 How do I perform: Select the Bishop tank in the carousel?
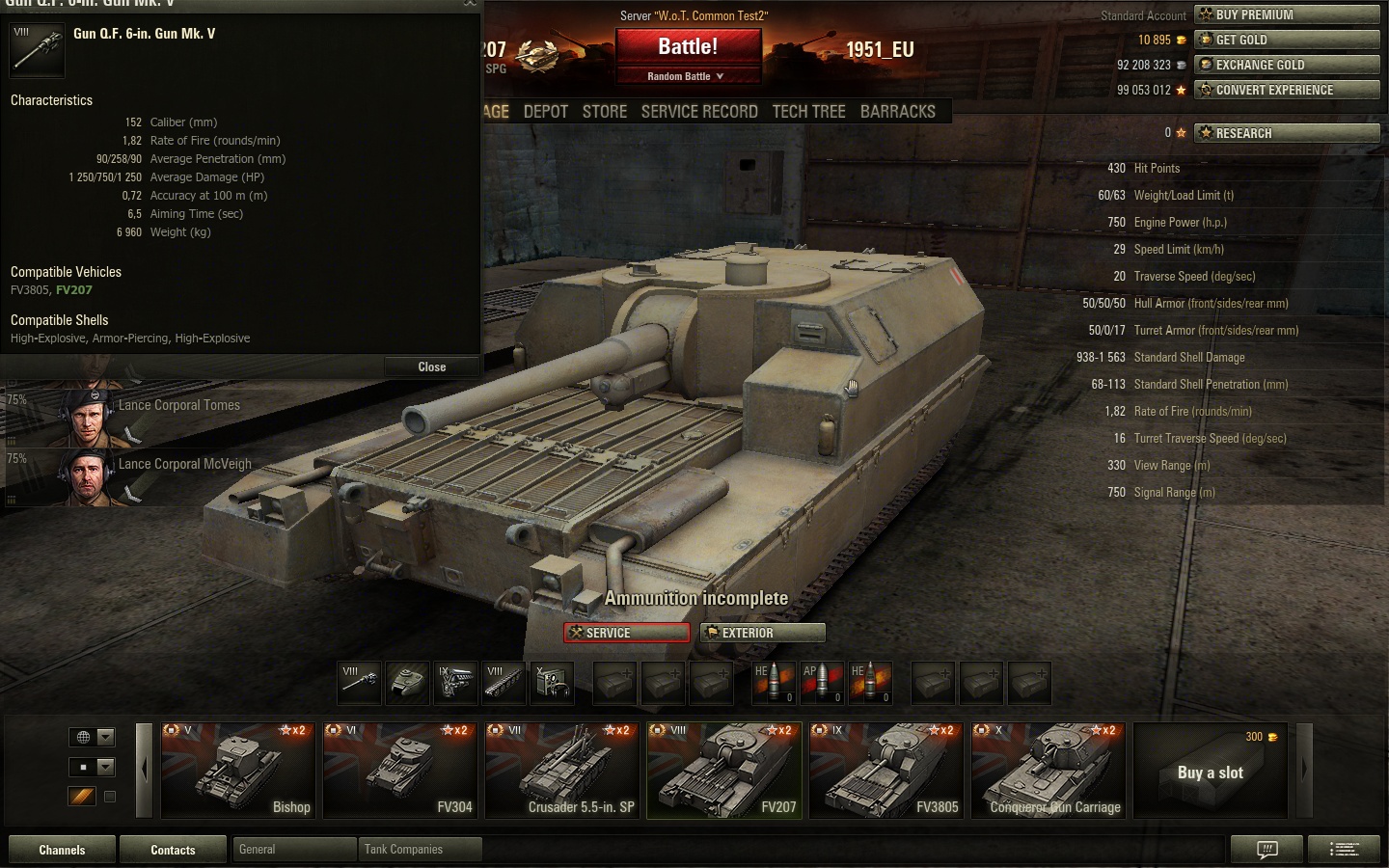tap(237, 770)
